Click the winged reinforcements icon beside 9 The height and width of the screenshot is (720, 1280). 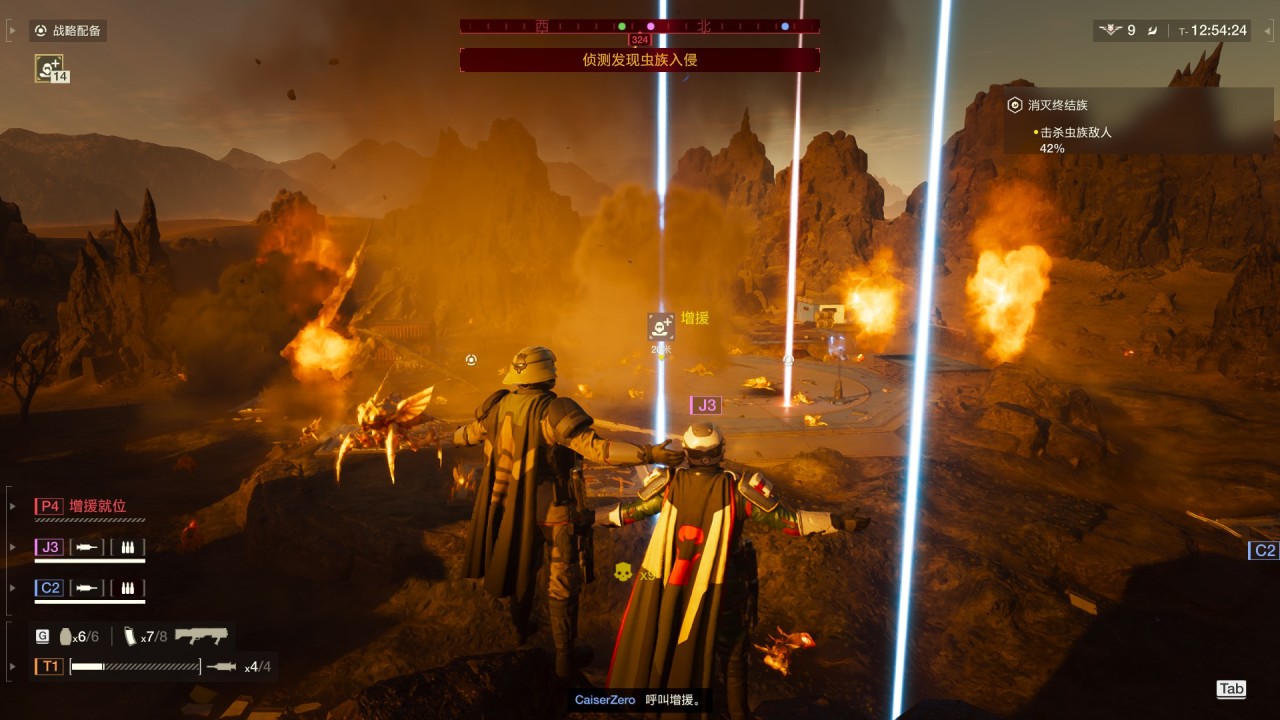coord(1110,31)
